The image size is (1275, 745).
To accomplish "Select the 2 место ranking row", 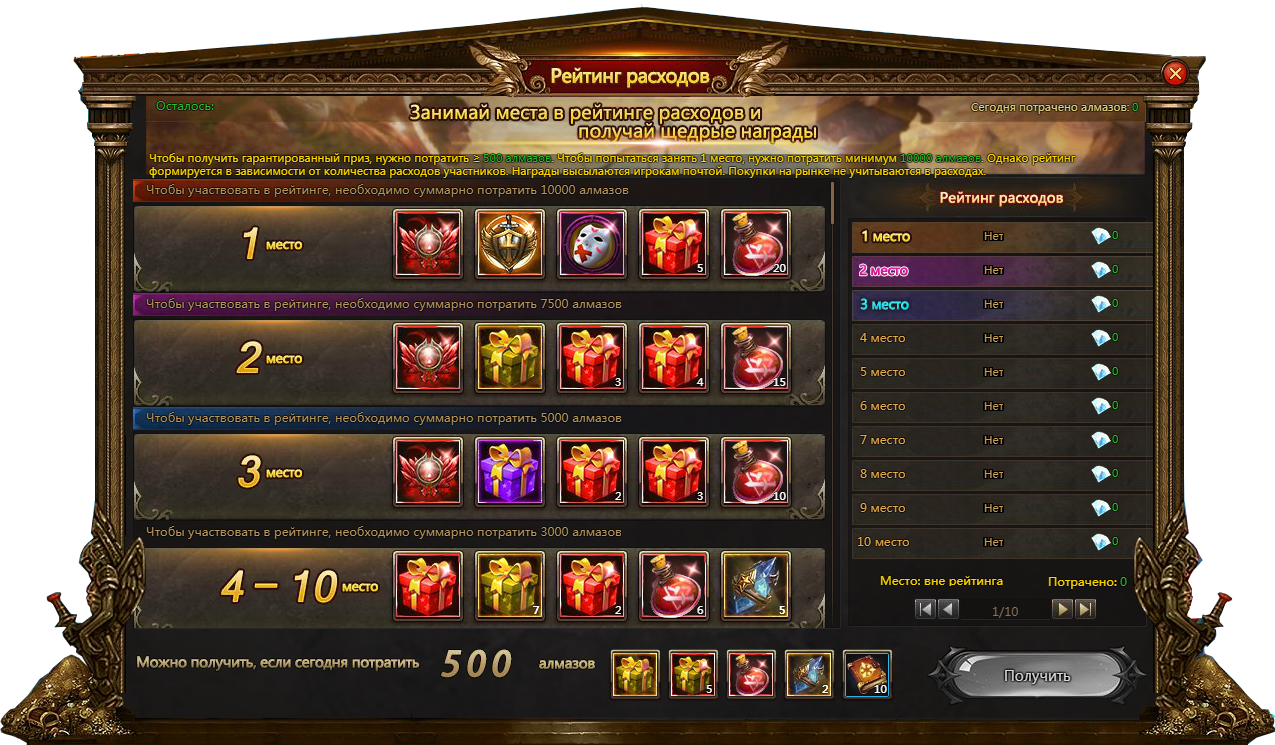I will [x=1000, y=270].
